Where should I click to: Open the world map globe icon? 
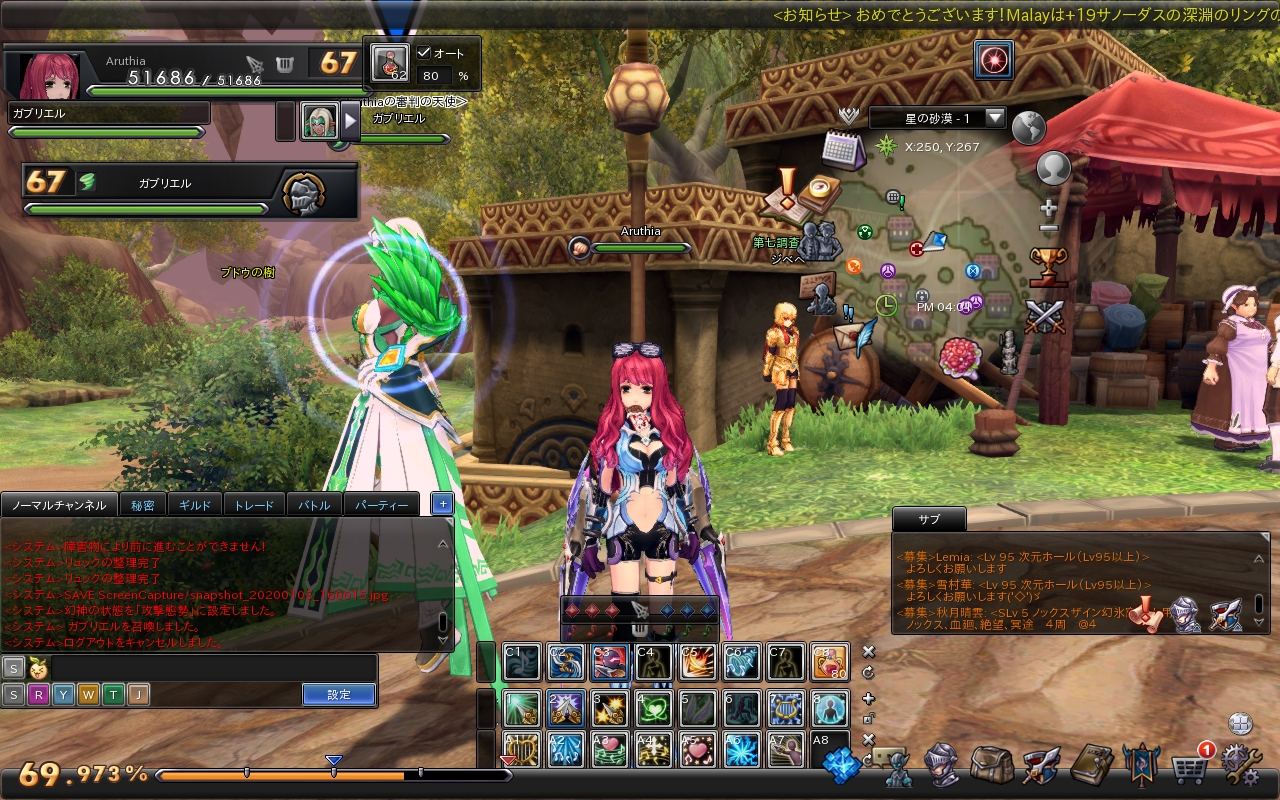1030,128
